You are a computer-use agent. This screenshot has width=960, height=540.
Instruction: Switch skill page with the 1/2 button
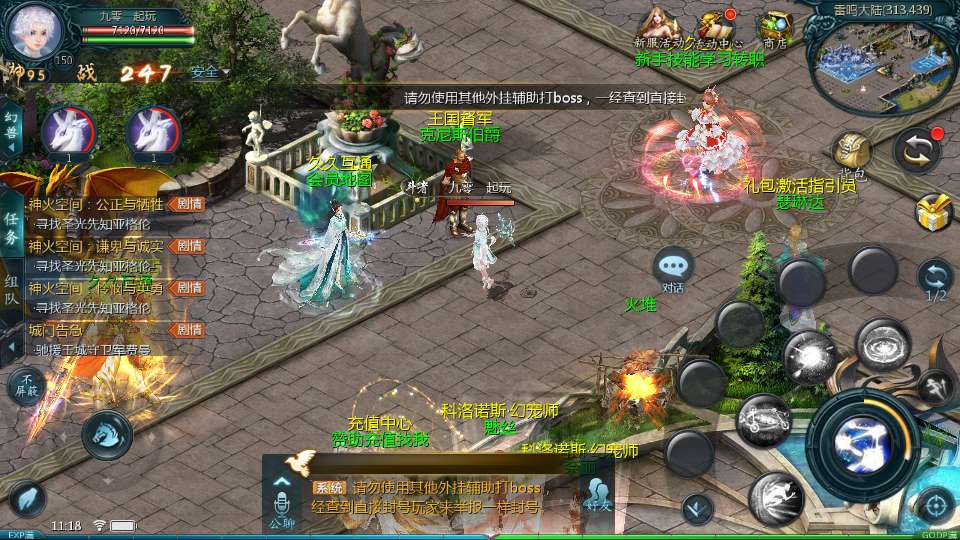(935, 278)
